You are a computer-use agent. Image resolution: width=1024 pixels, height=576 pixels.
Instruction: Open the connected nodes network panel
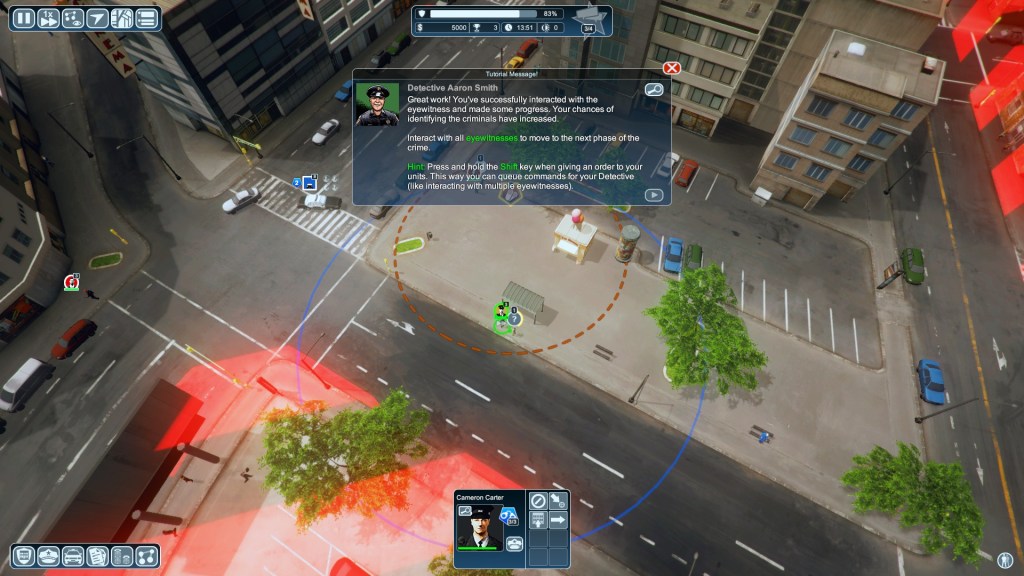click(x=147, y=556)
